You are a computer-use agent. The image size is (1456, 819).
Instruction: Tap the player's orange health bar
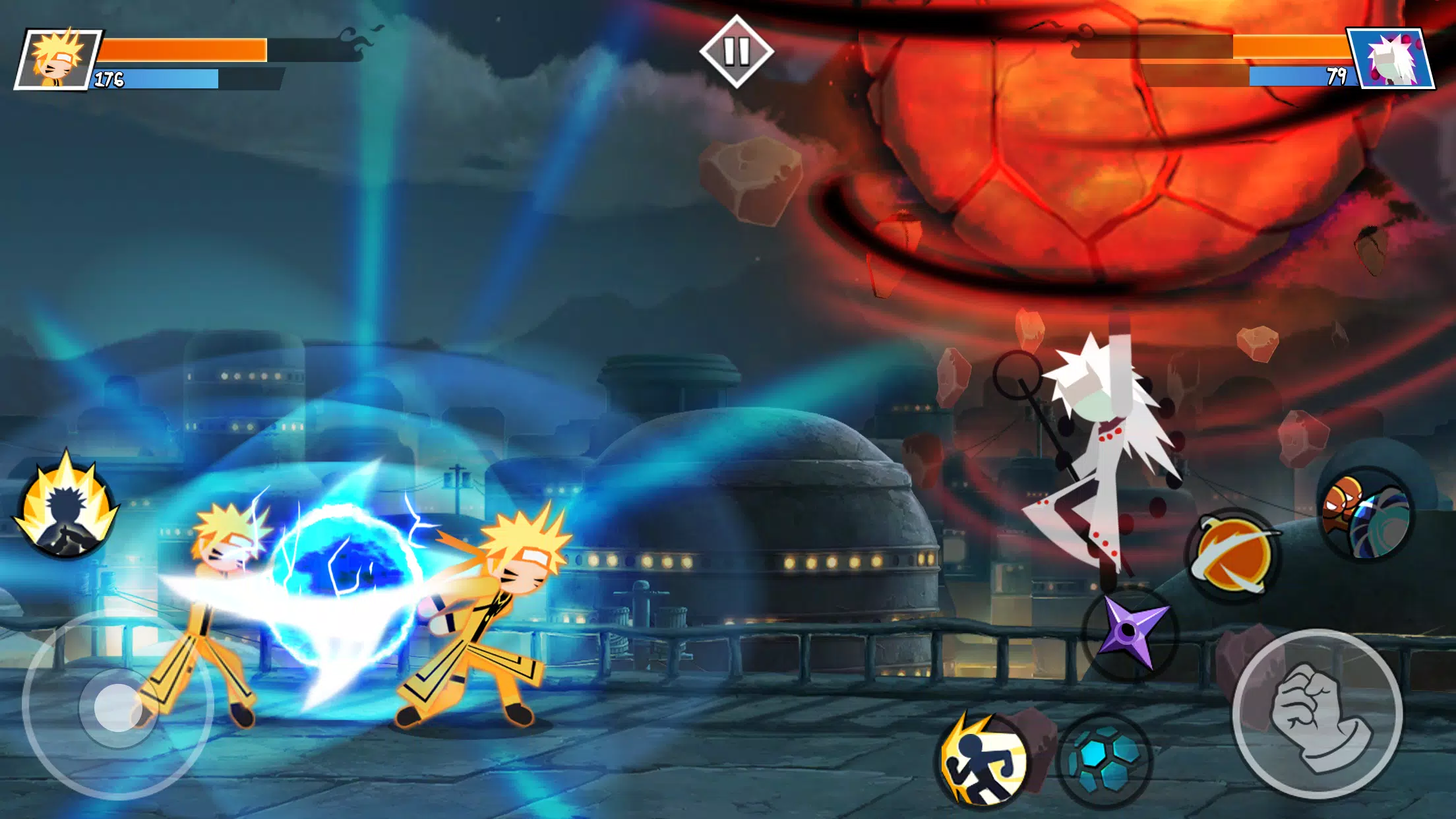188,47
